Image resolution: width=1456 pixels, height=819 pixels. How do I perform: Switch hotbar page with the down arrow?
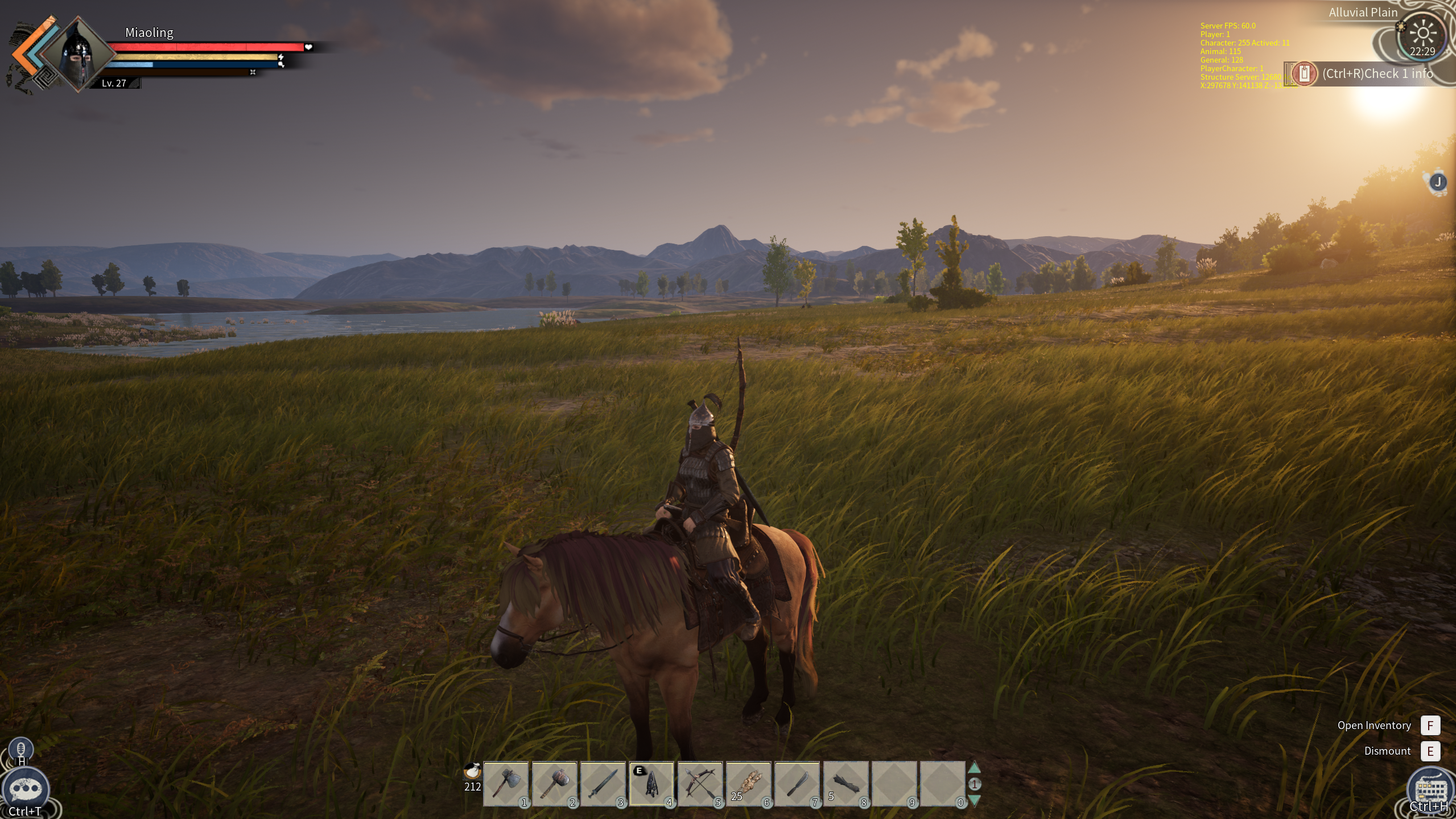[x=974, y=800]
